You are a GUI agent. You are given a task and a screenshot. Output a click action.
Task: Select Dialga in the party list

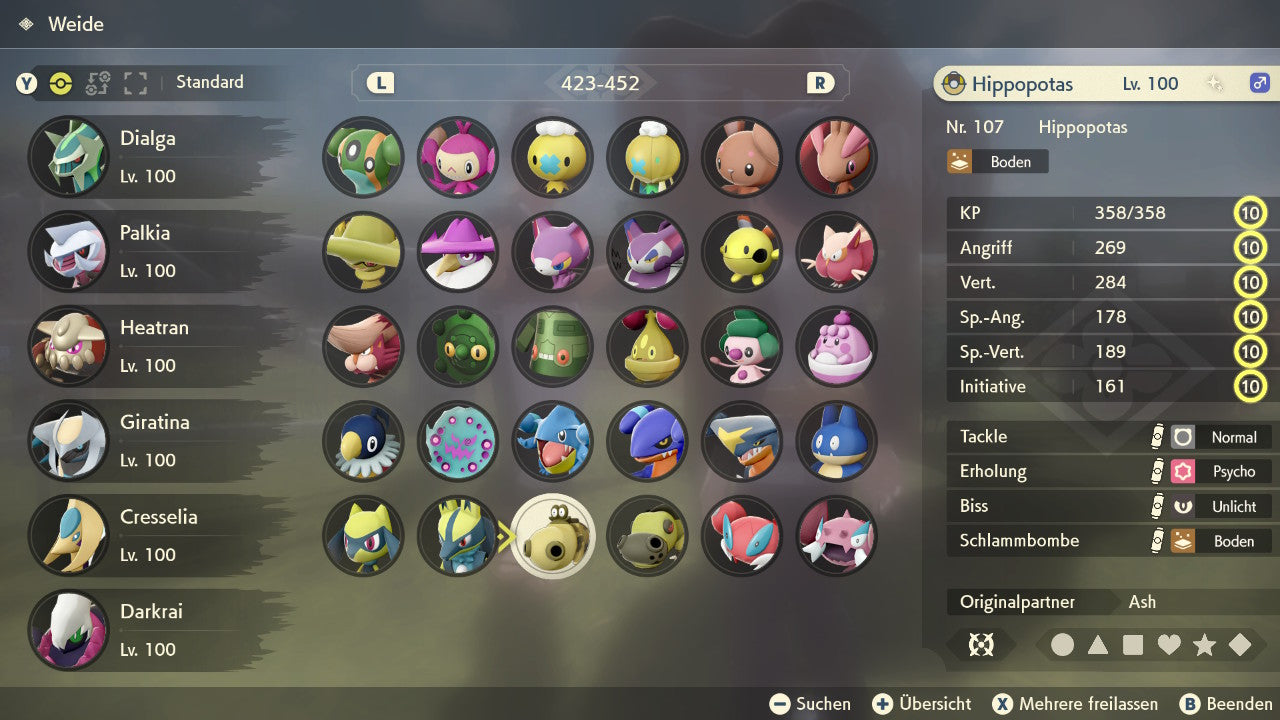[150, 157]
